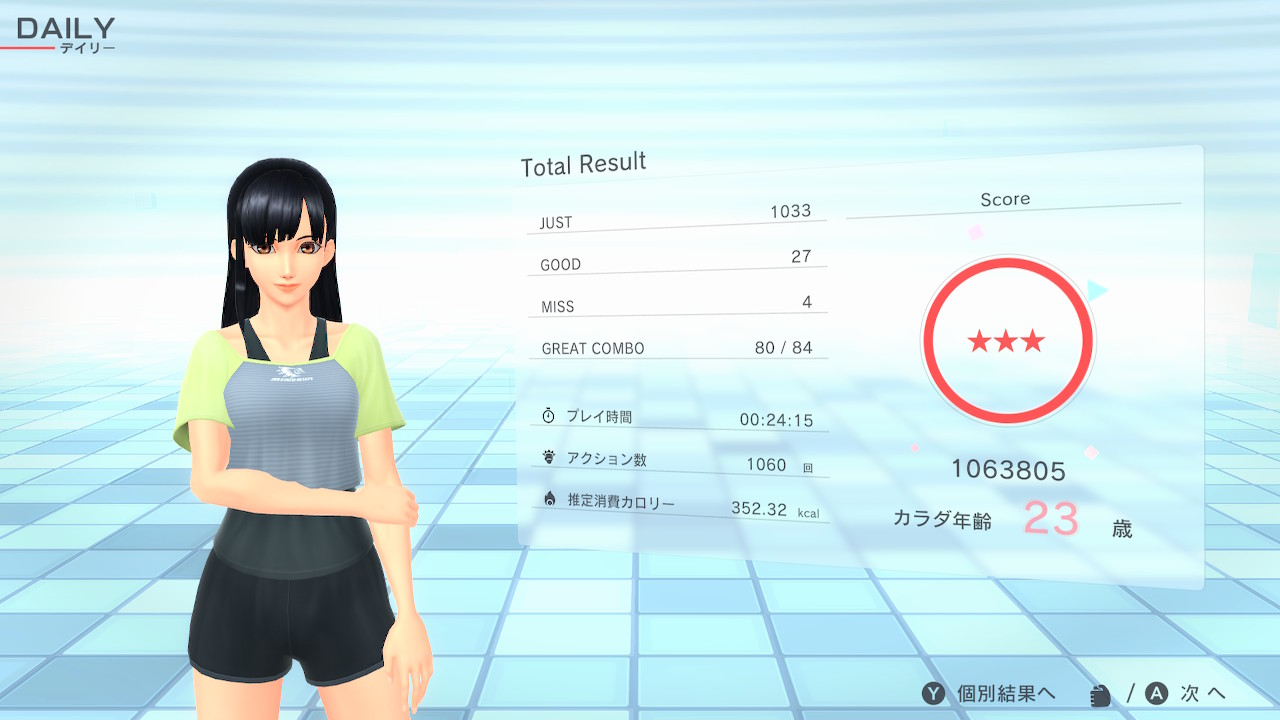Click the Y button glyph before 個別結果へ
The width and height of the screenshot is (1280, 720).
point(934,692)
